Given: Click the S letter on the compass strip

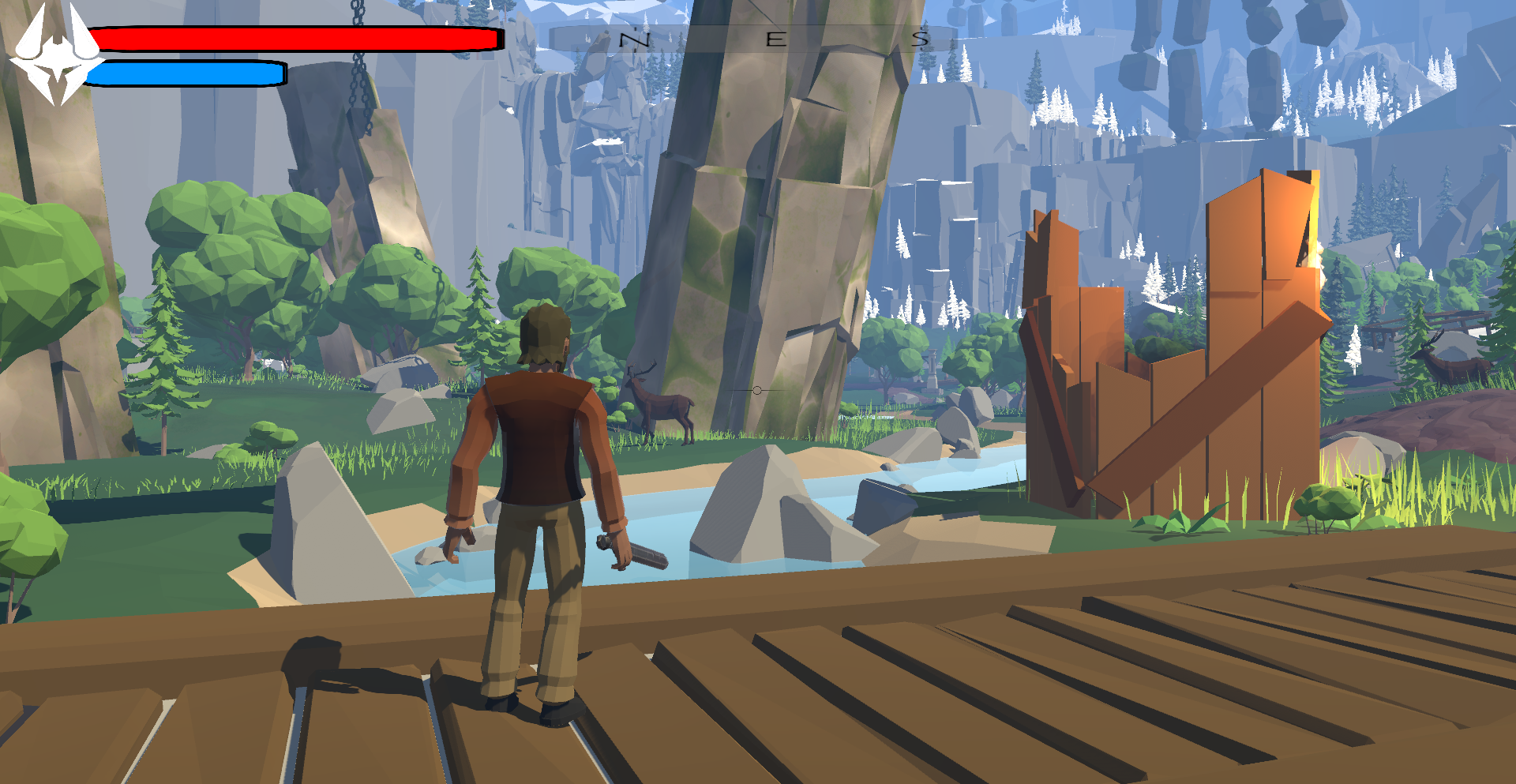Looking at the screenshot, I should pos(918,39).
